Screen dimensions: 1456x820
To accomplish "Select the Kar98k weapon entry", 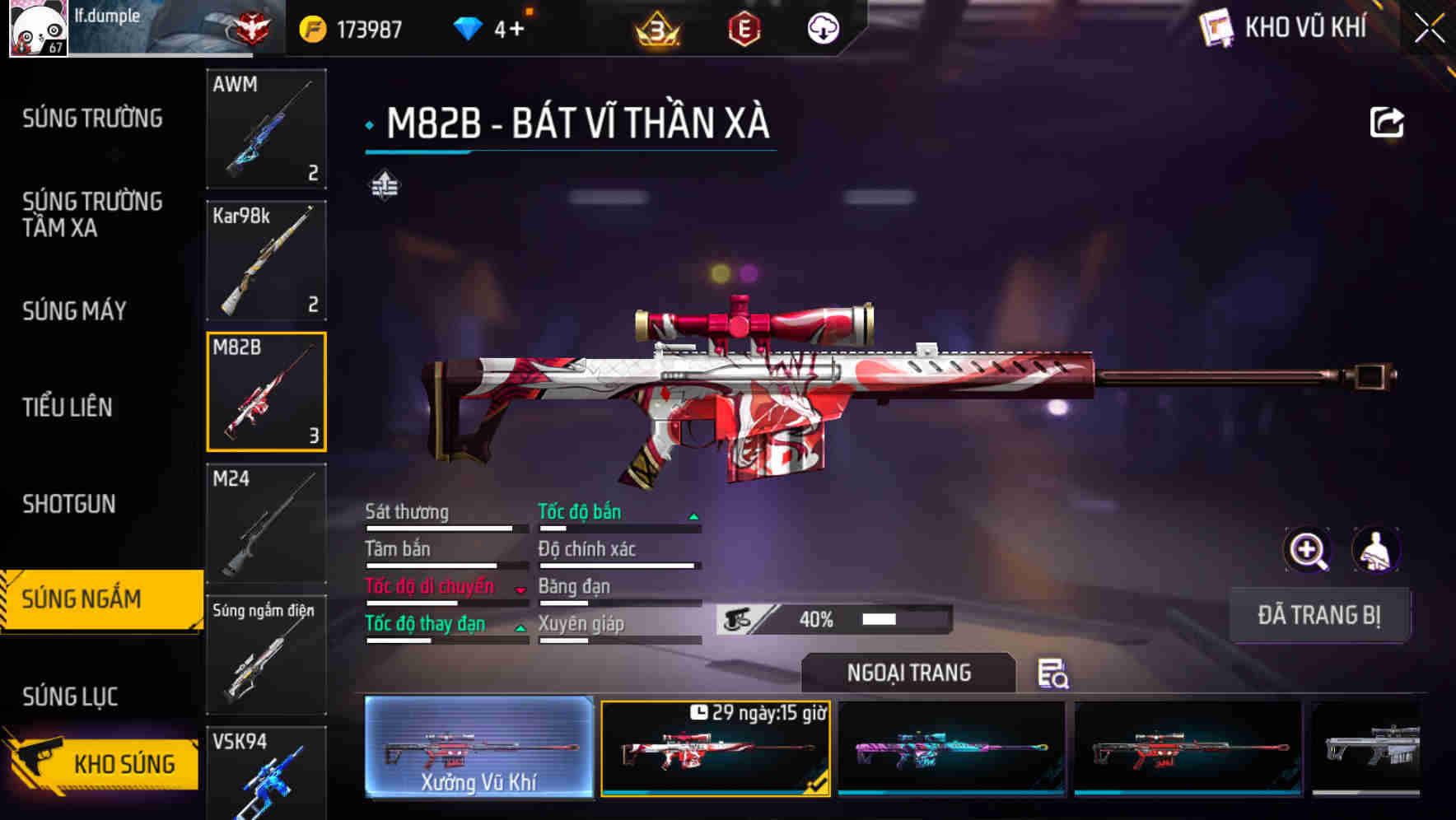I will tap(266, 261).
